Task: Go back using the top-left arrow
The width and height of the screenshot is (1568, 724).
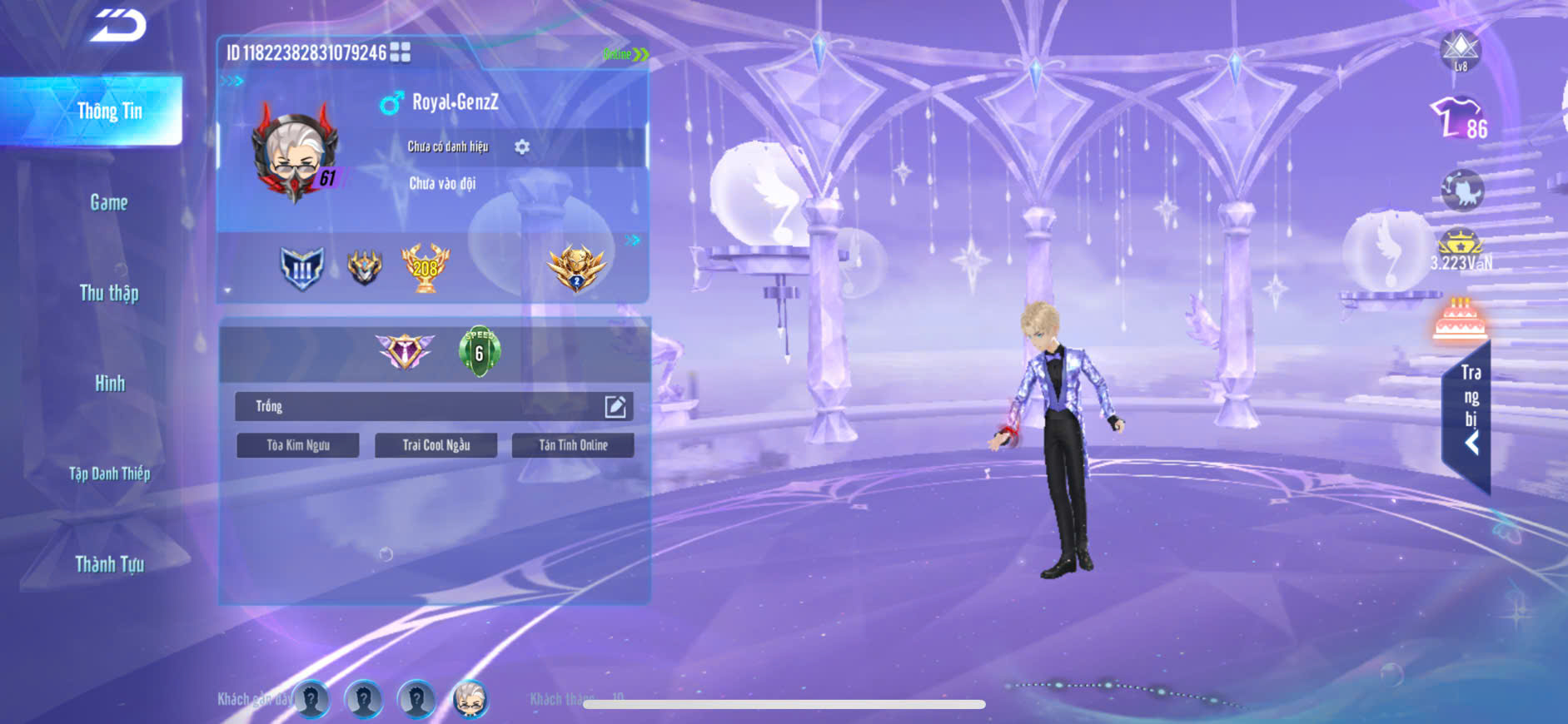Action: (x=118, y=26)
